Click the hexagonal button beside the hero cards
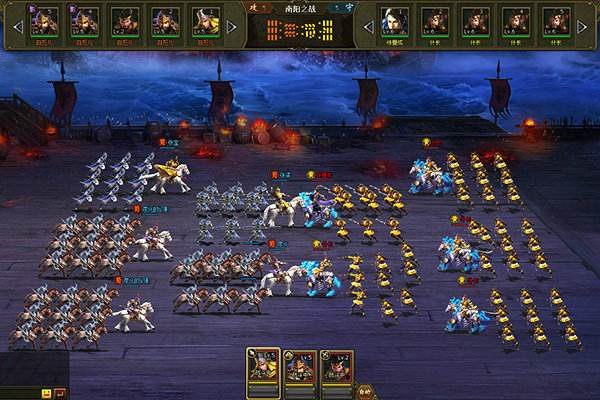The height and width of the screenshot is (400, 600). coord(364,391)
